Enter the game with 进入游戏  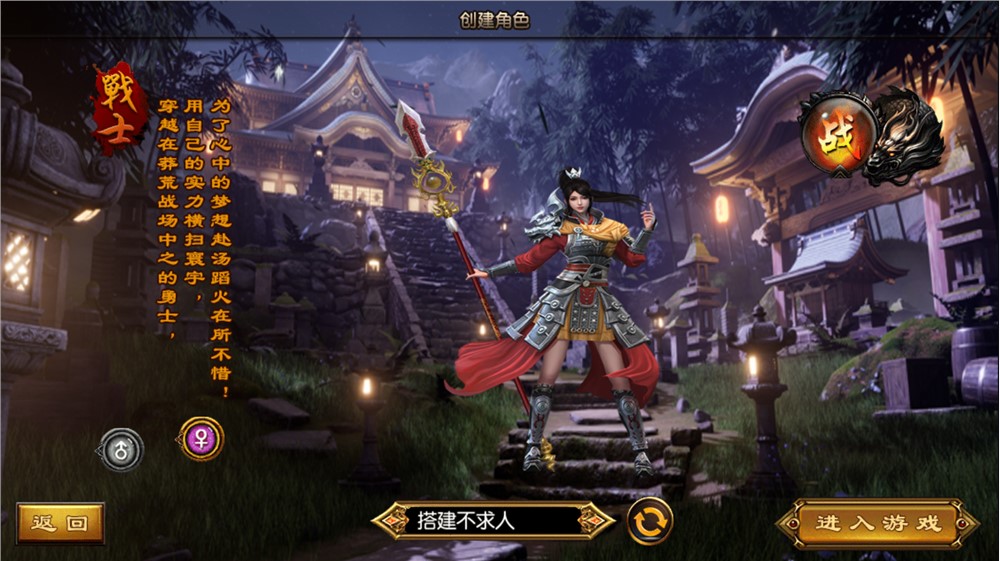877,523
